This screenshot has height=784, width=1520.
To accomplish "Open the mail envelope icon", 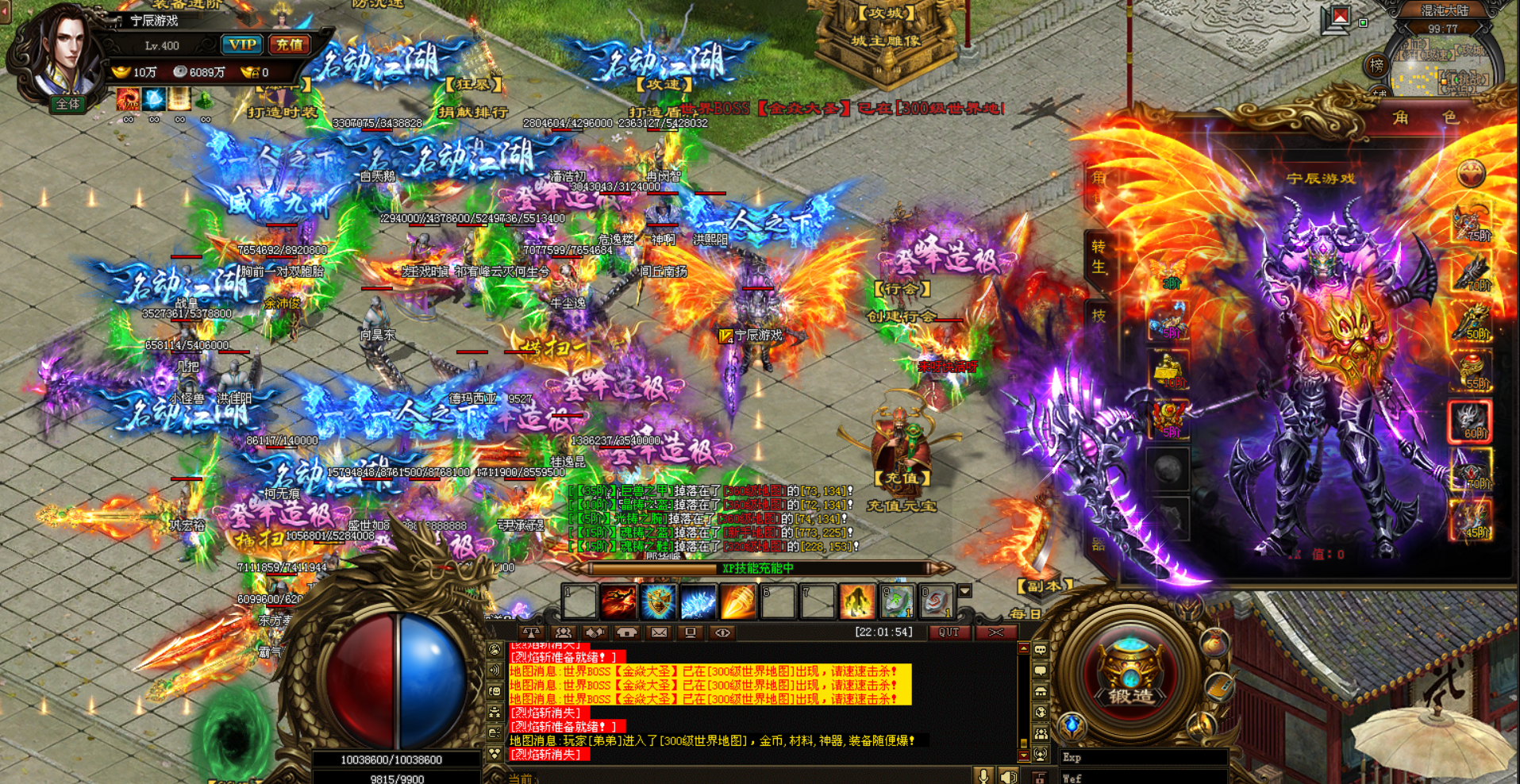I will 659,632.
